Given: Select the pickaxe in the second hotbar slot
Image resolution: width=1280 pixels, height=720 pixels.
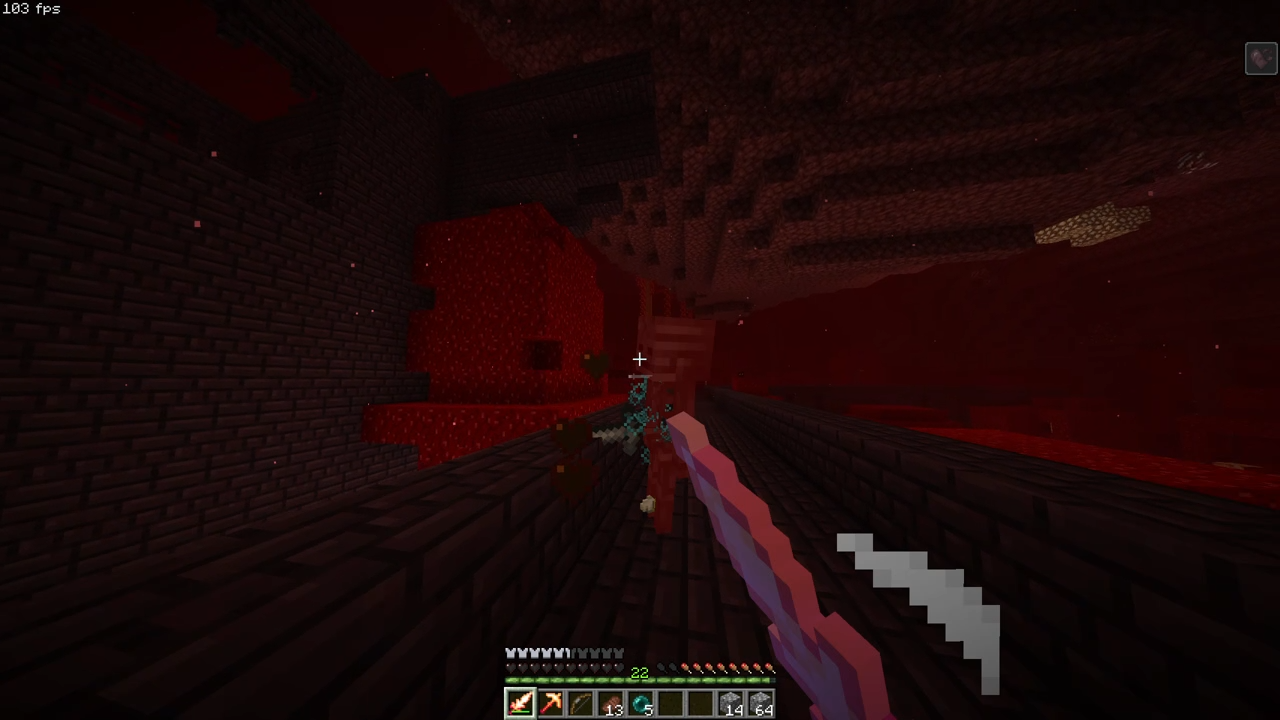Looking at the screenshot, I should click(551, 703).
